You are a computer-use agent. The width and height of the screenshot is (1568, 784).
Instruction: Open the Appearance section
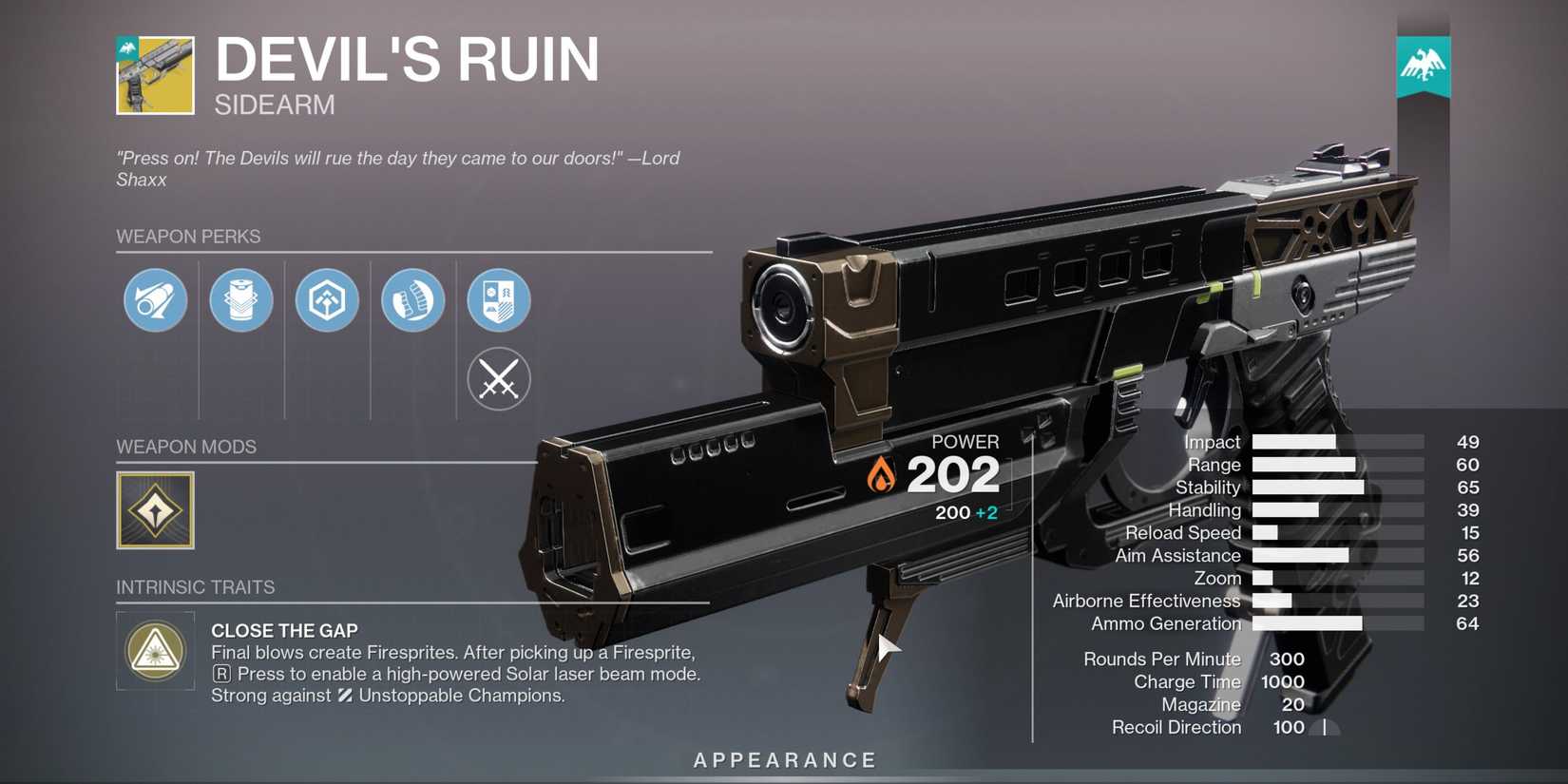point(783,759)
